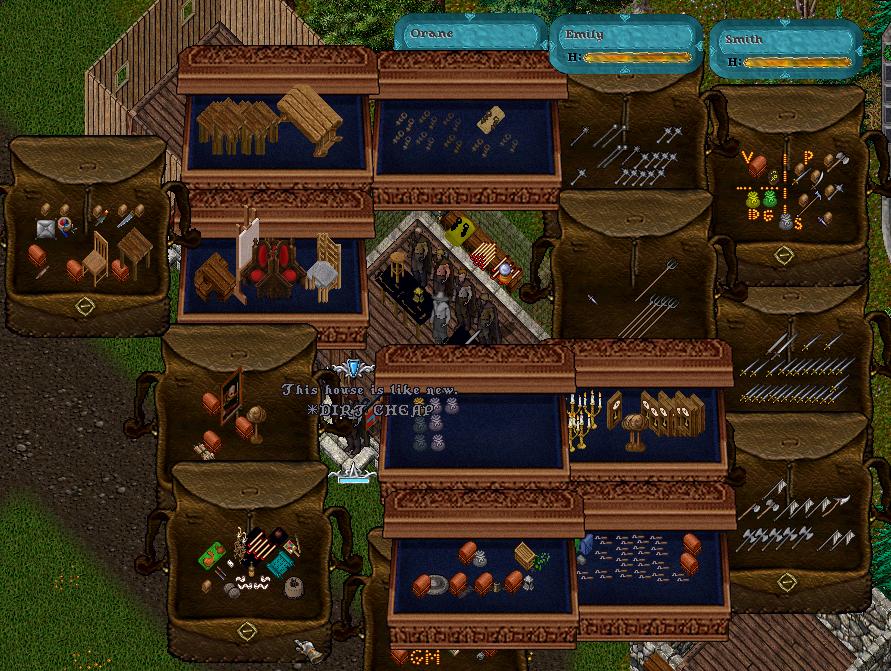Select the red cushioned throne

click(270, 268)
